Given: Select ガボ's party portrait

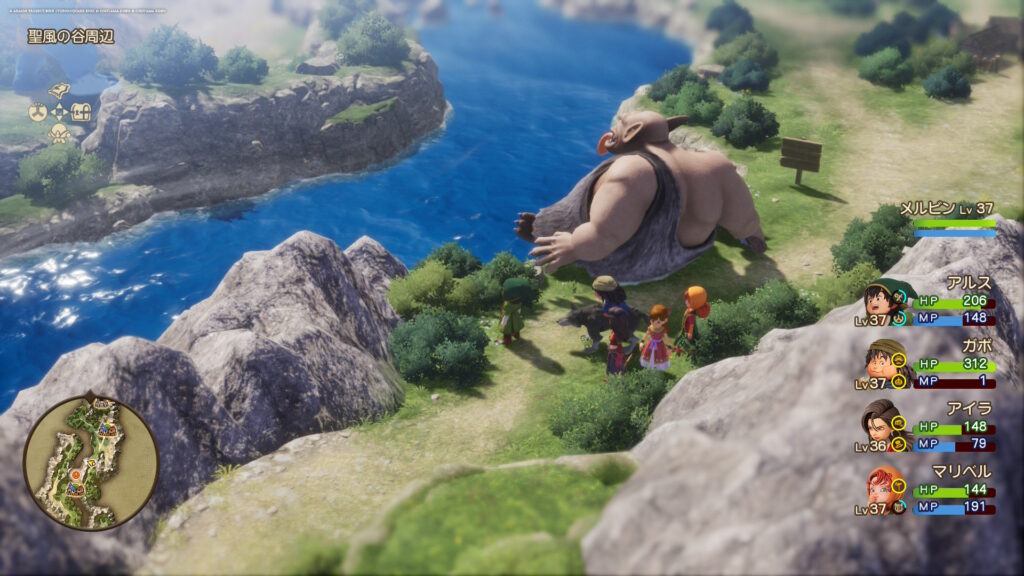Looking at the screenshot, I should click(879, 359).
